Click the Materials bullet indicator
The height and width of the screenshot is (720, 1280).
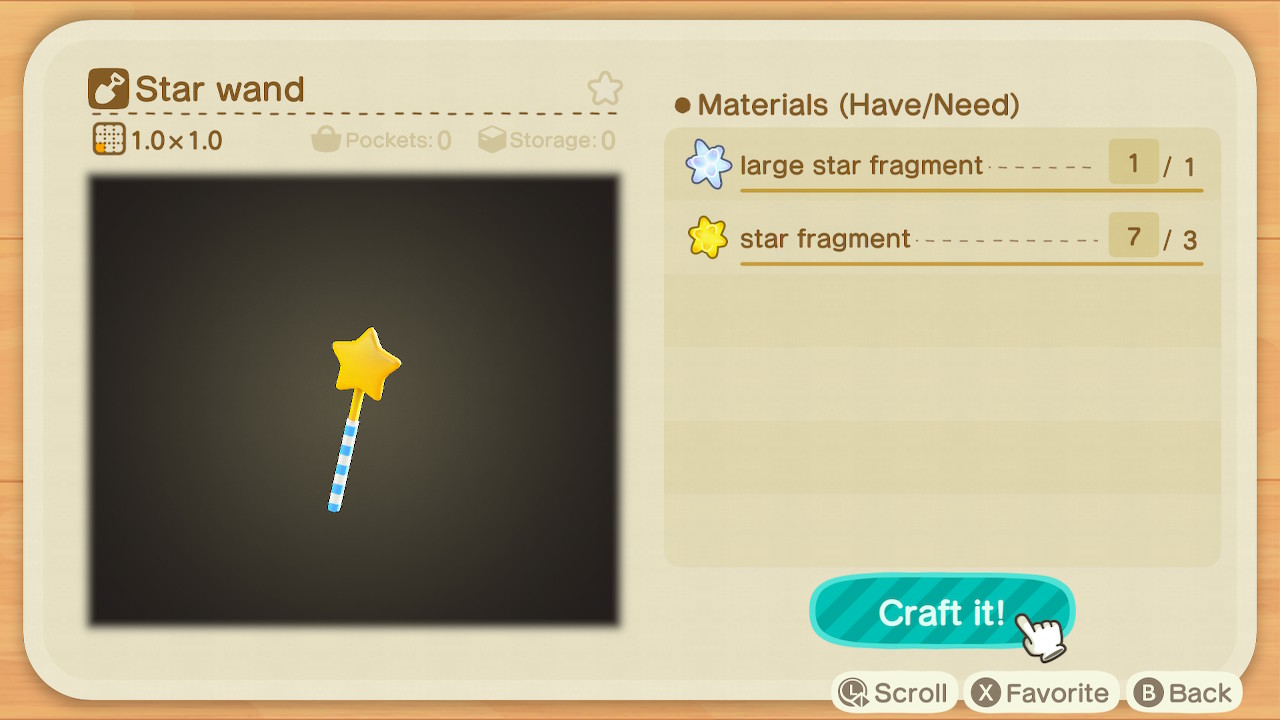(681, 106)
